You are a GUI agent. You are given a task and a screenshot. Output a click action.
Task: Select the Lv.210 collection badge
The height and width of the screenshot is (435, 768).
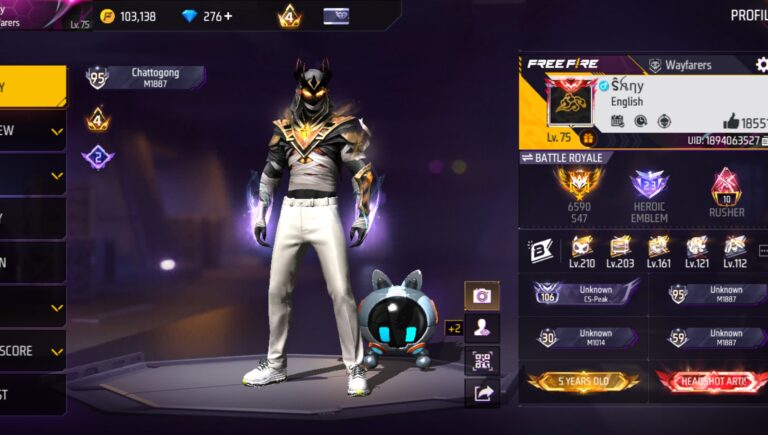[x=582, y=251]
